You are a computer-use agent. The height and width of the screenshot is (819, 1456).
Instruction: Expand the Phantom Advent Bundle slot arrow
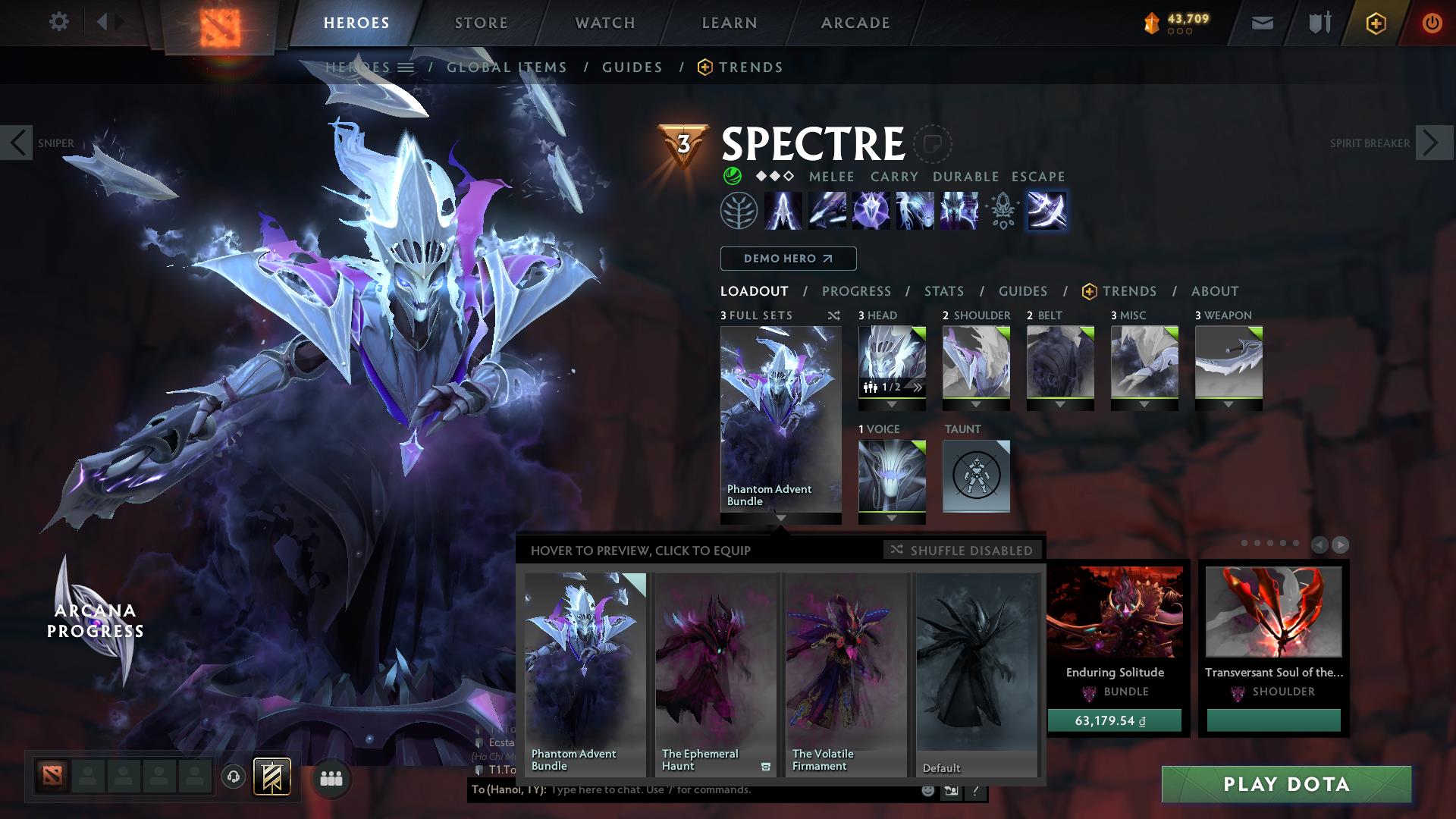pos(780,520)
